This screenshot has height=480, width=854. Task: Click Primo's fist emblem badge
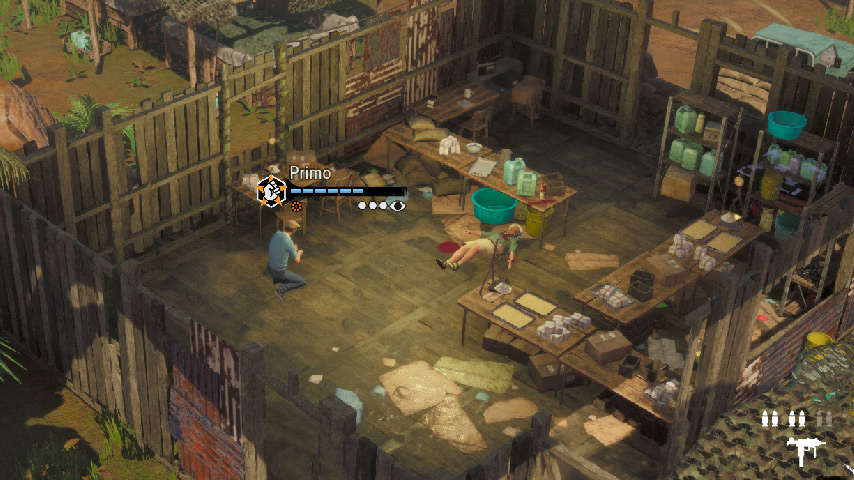pos(271,189)
